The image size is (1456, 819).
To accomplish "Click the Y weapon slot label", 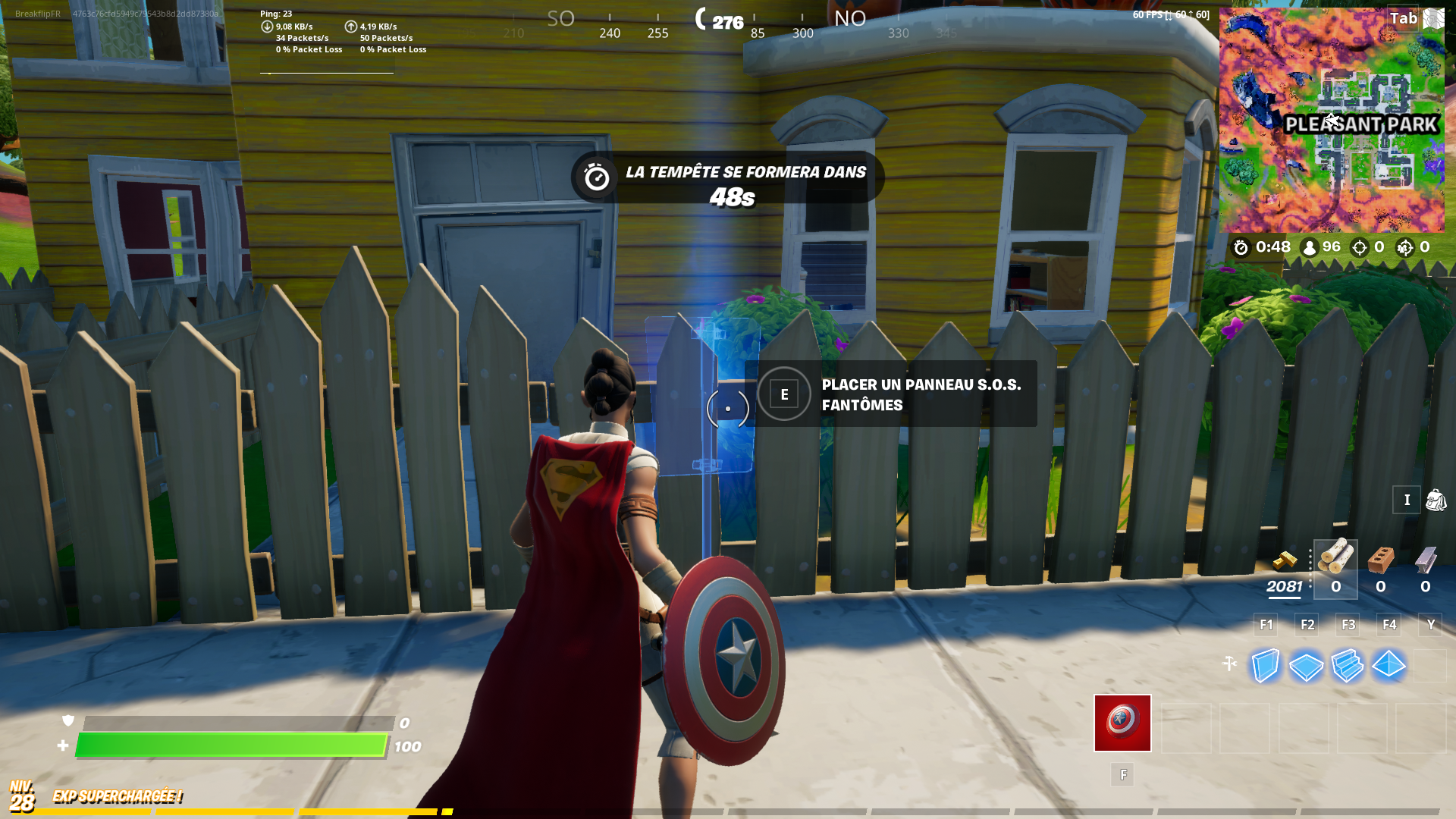I will click(x=1430, y=625).
